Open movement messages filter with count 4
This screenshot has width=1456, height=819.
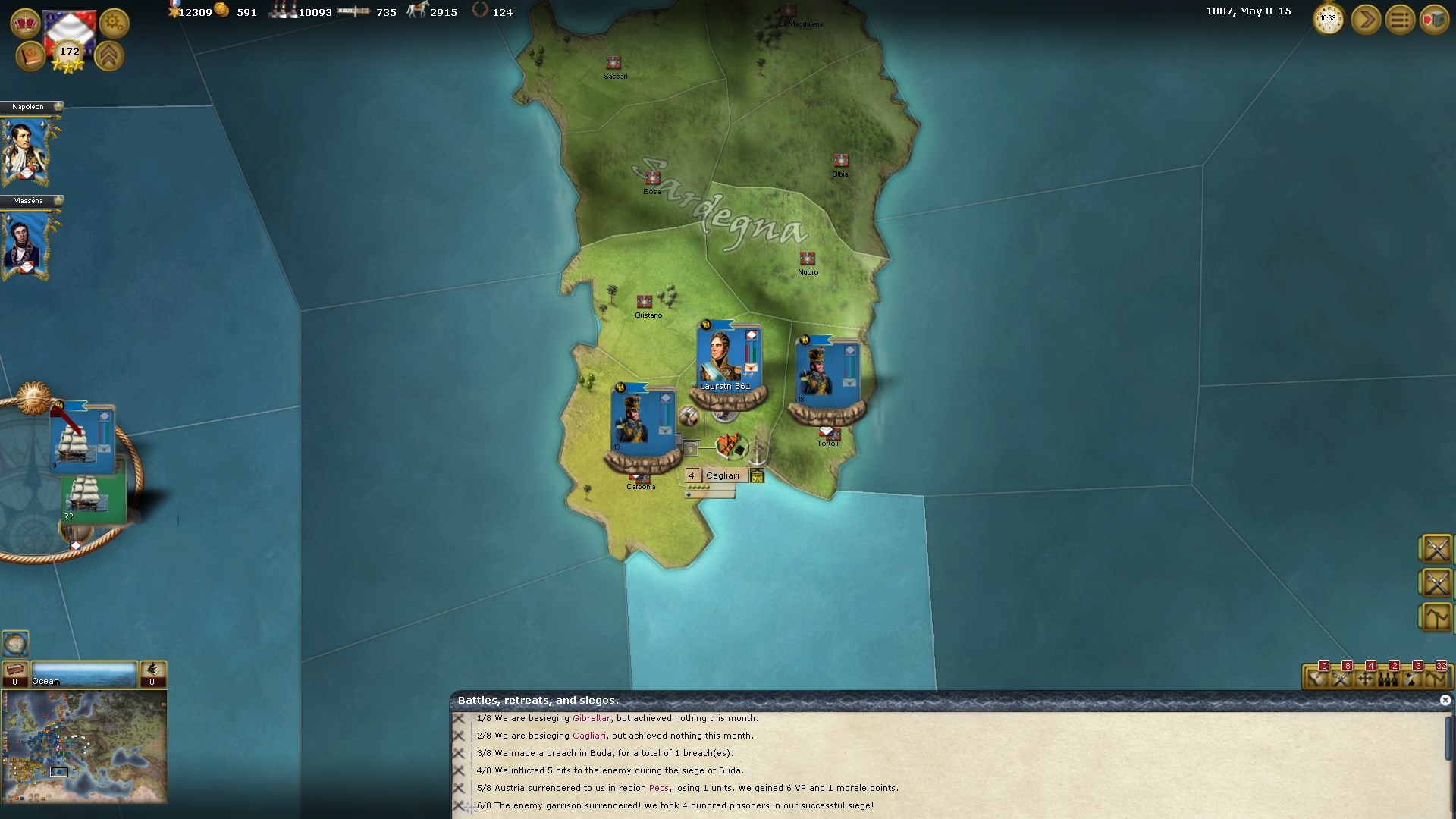pyautogui.click(x=1365, y=678)
